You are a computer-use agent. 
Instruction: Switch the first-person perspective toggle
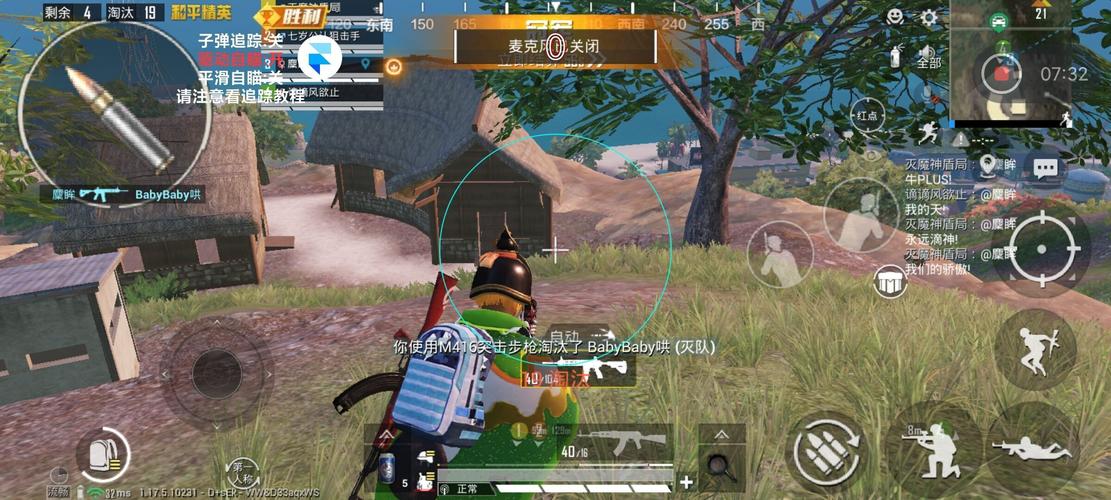[243, 469]
